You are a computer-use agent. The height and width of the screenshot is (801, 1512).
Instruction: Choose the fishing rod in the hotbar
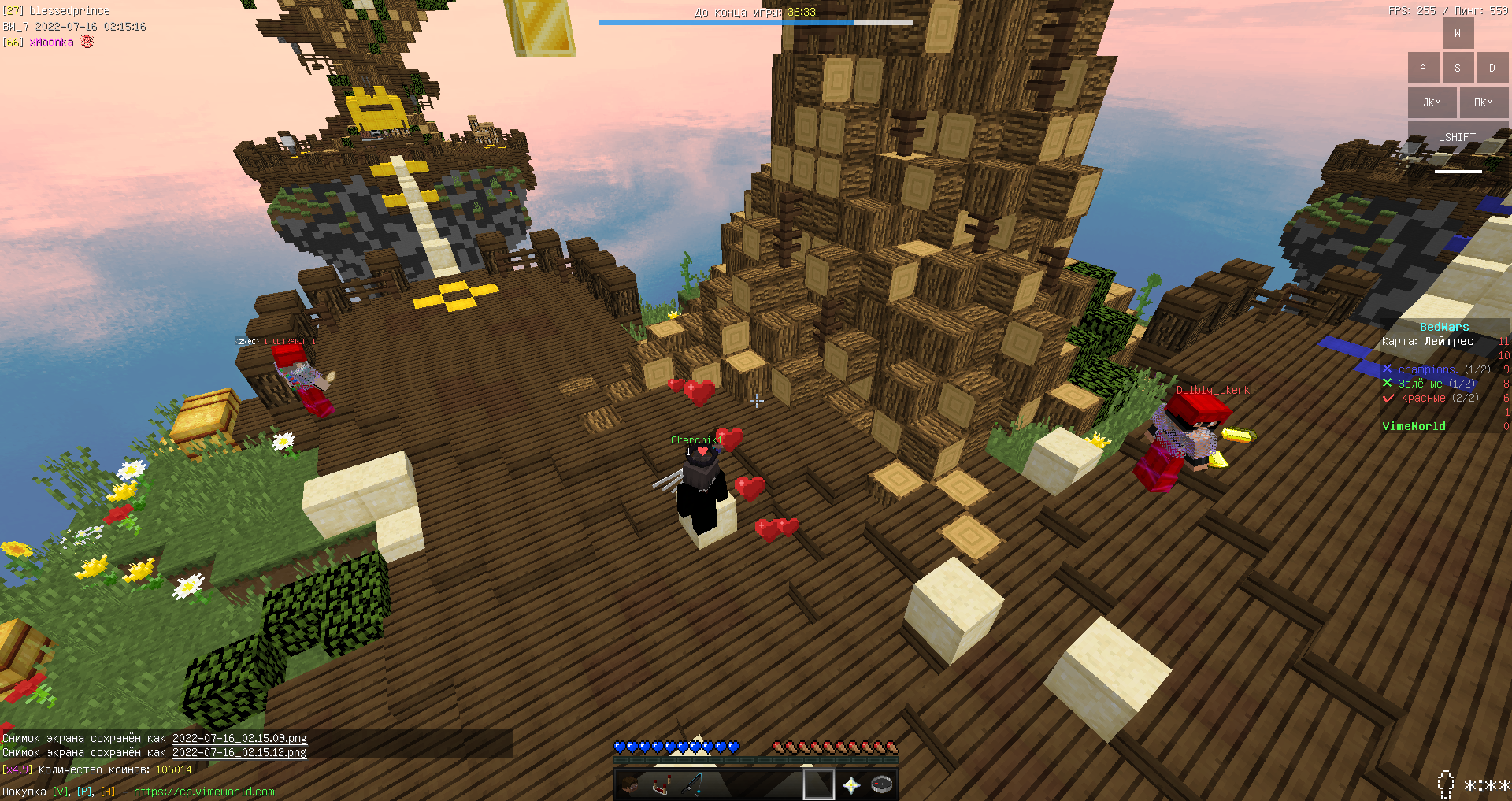[x=693, y=784]
